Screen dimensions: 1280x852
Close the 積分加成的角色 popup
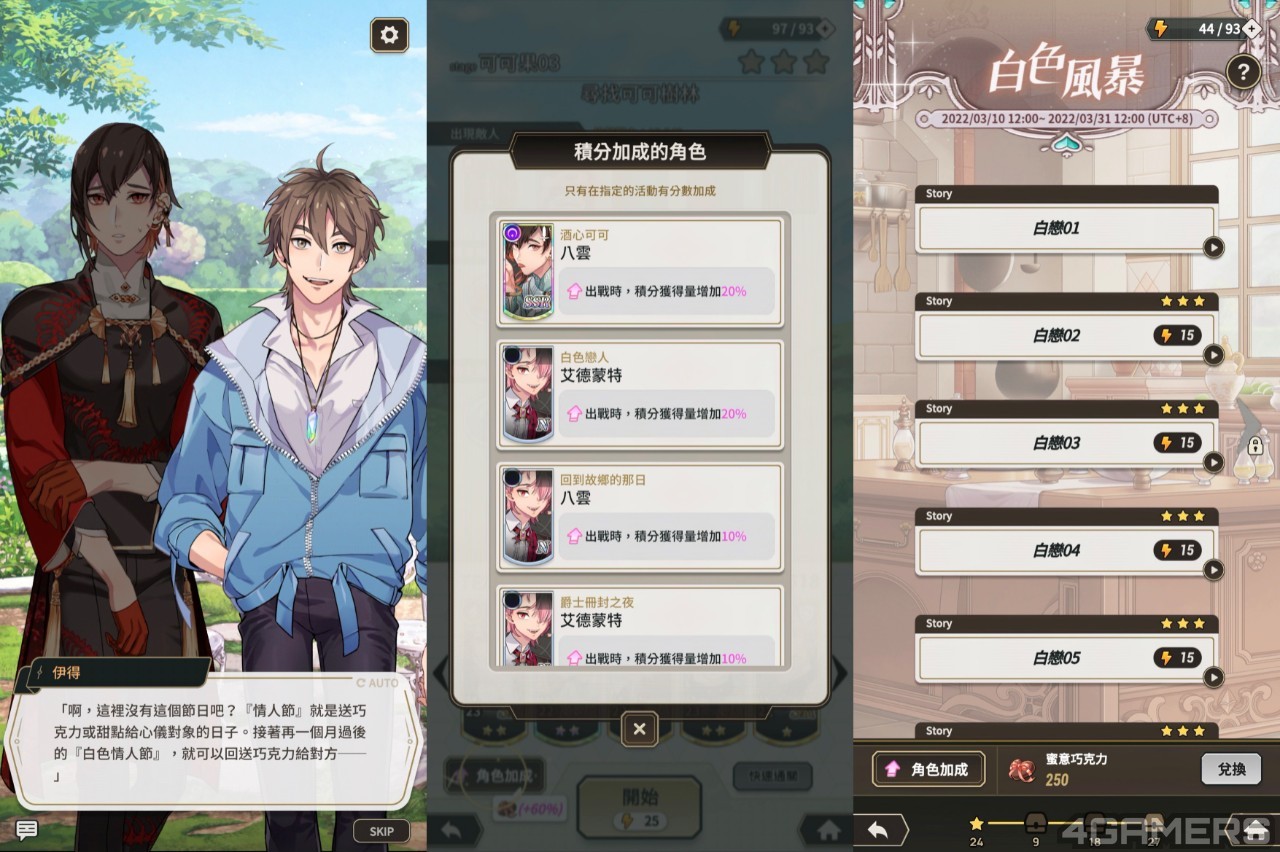(x=639, y=729)
